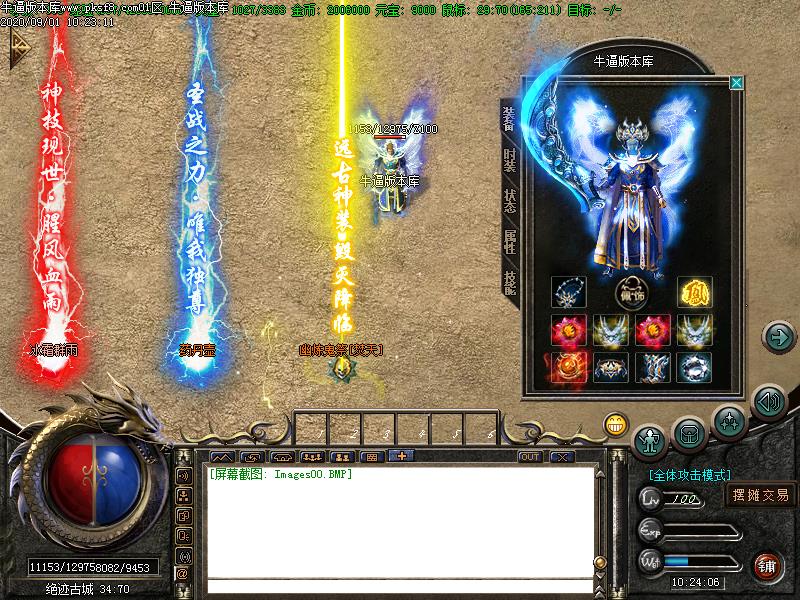Viewport: 800px width, 600px height.
Task: Click the round arrow button beside the panel
Action: point(778,337)
